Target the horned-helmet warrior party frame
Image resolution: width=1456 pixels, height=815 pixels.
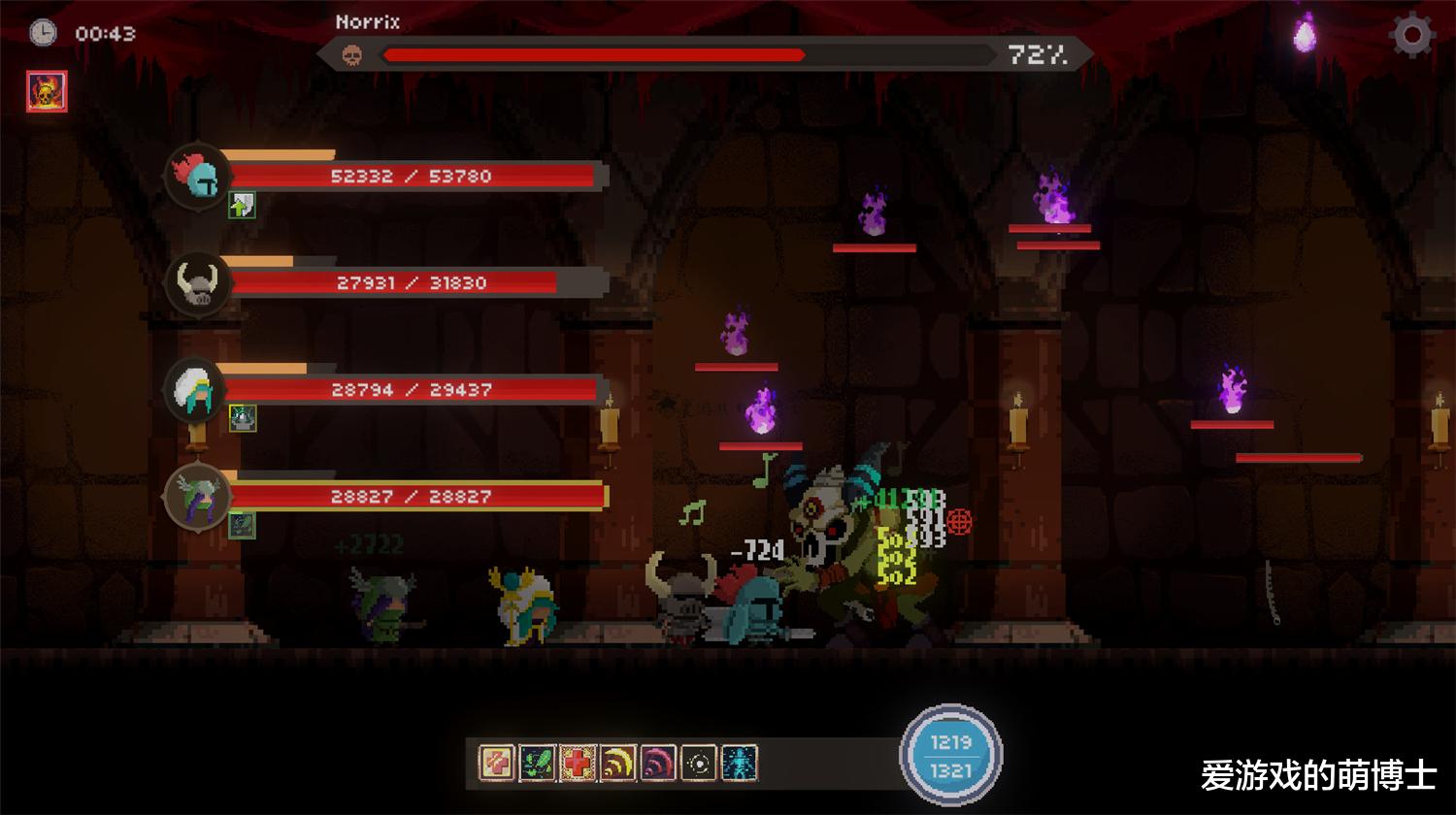coord(199,282)
